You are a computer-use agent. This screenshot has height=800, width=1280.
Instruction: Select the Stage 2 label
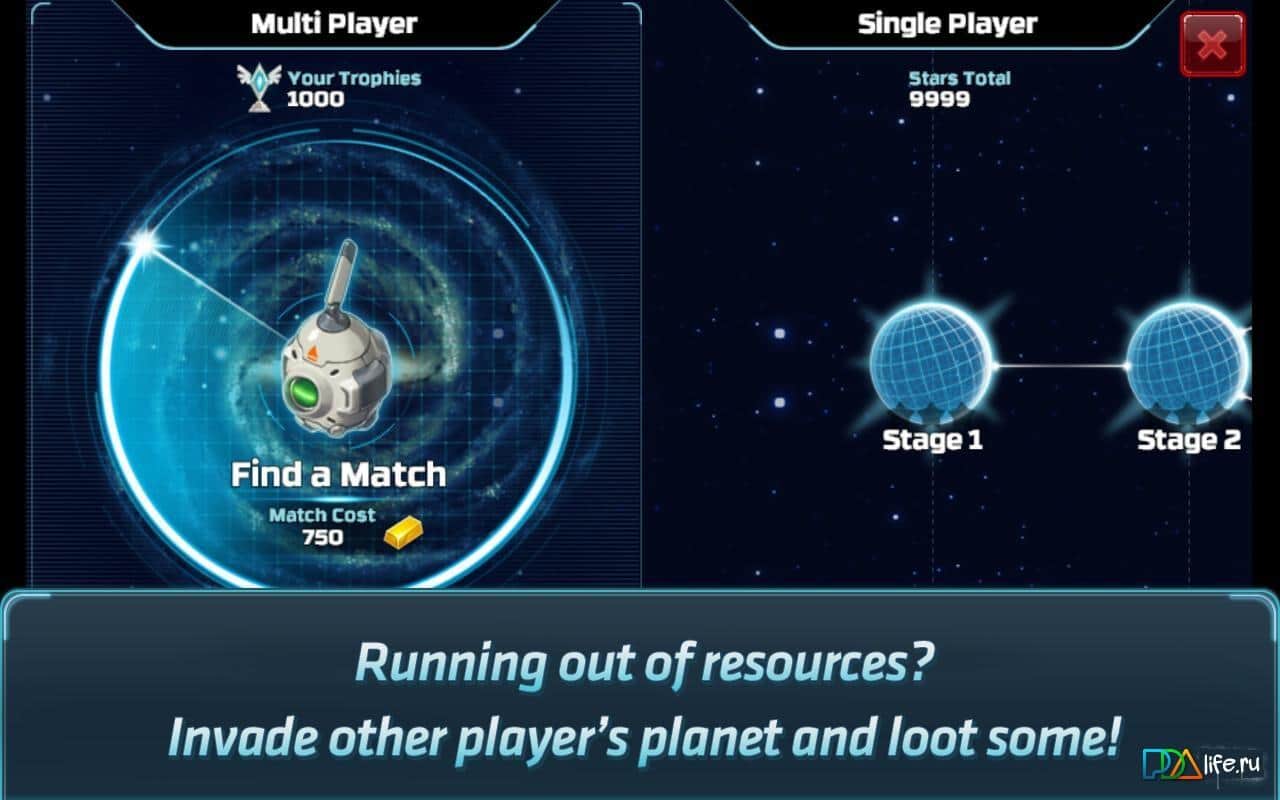pos(1190,439)
